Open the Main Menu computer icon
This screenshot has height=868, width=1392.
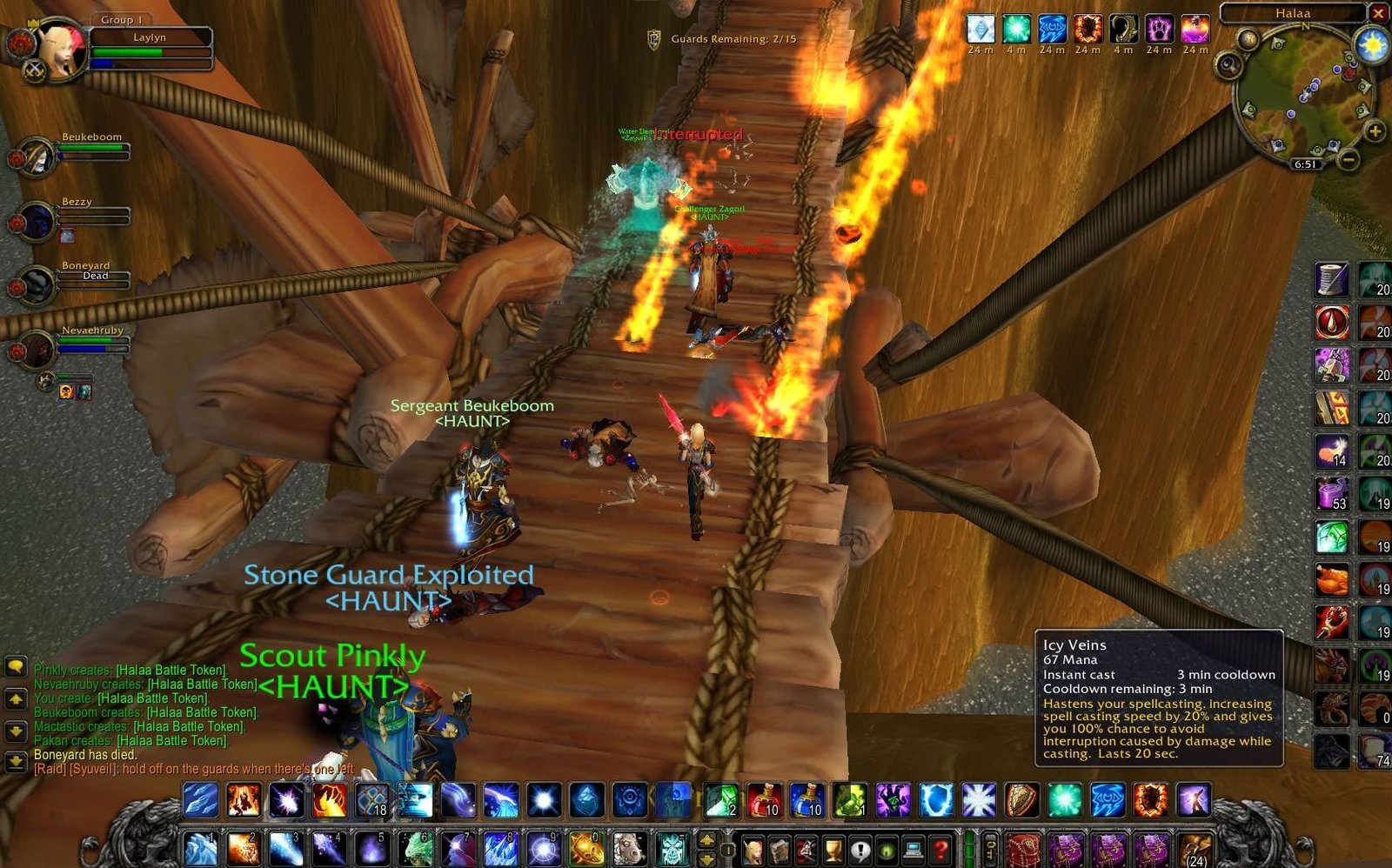[x=913, y=848]
